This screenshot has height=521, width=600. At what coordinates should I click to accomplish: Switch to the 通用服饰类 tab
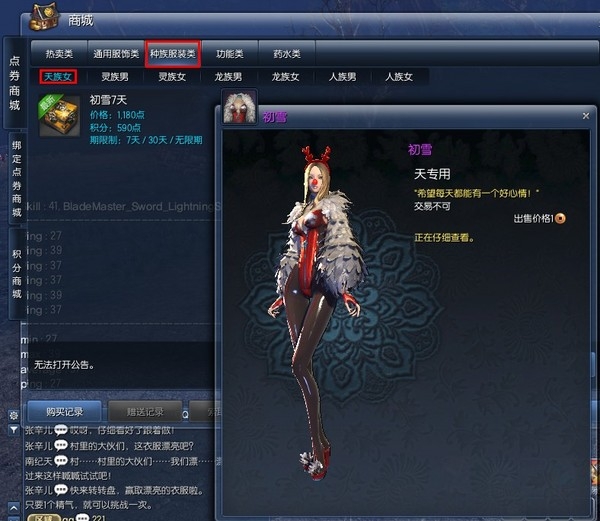115,53
